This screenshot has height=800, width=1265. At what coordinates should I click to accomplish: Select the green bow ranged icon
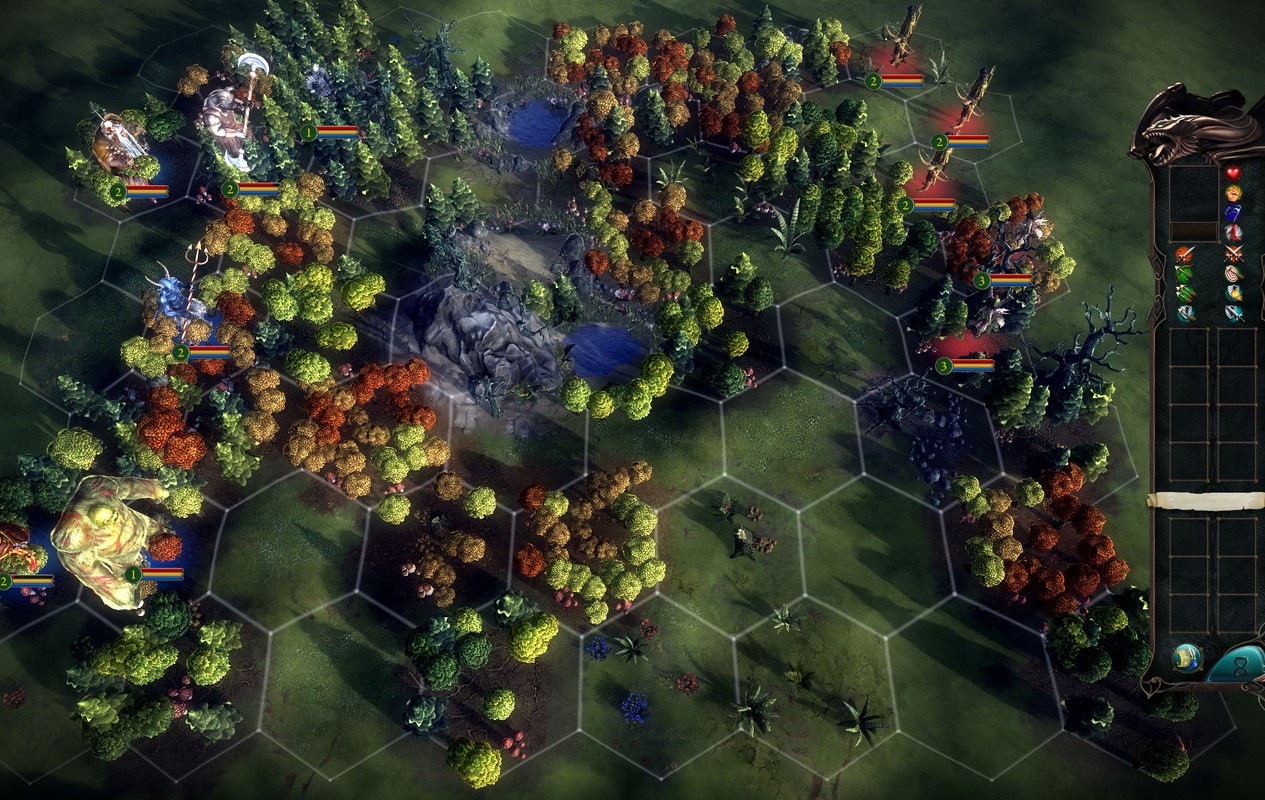1185,274
